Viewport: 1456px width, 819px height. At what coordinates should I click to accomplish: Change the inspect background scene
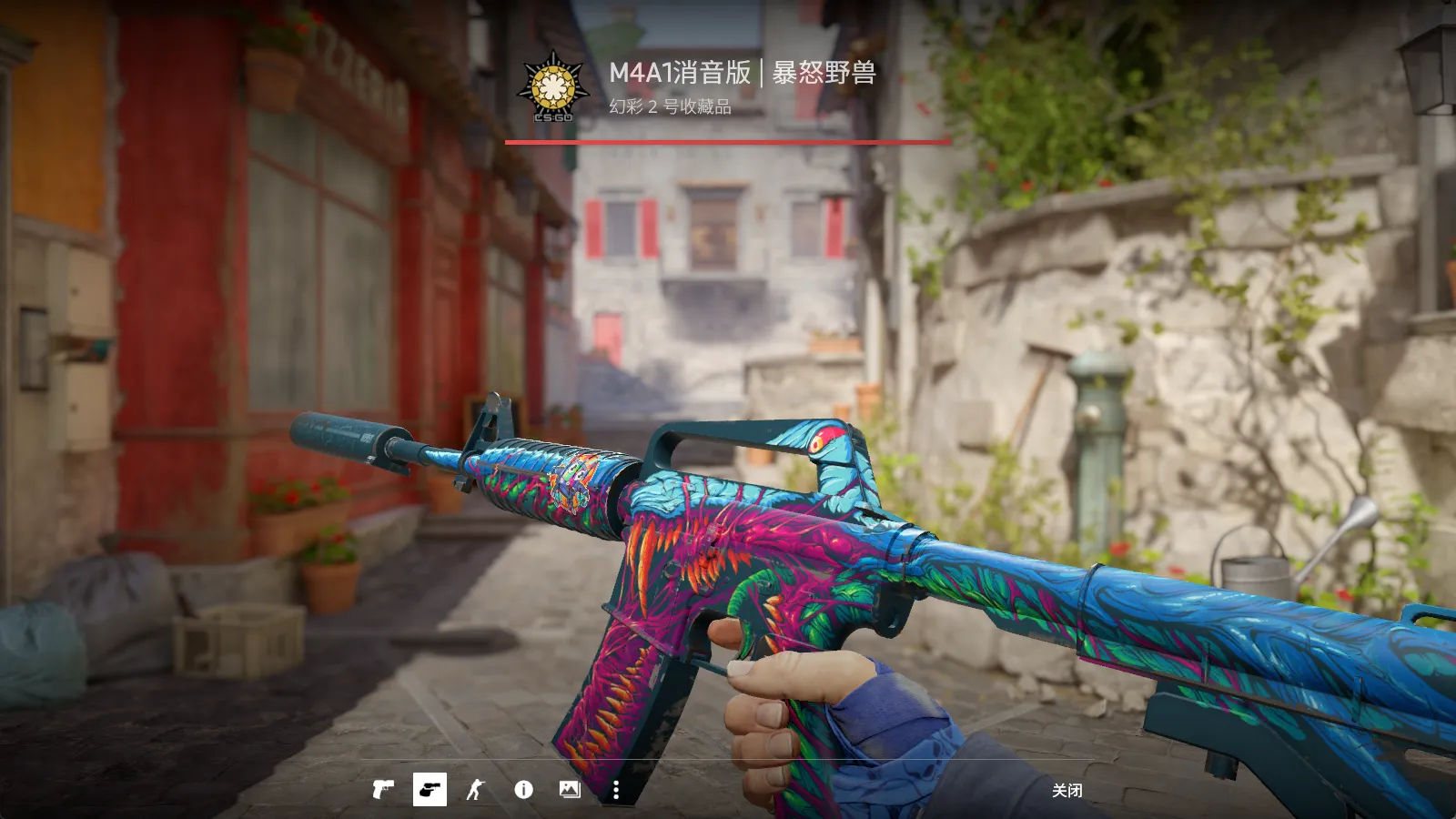coord(570,789)
